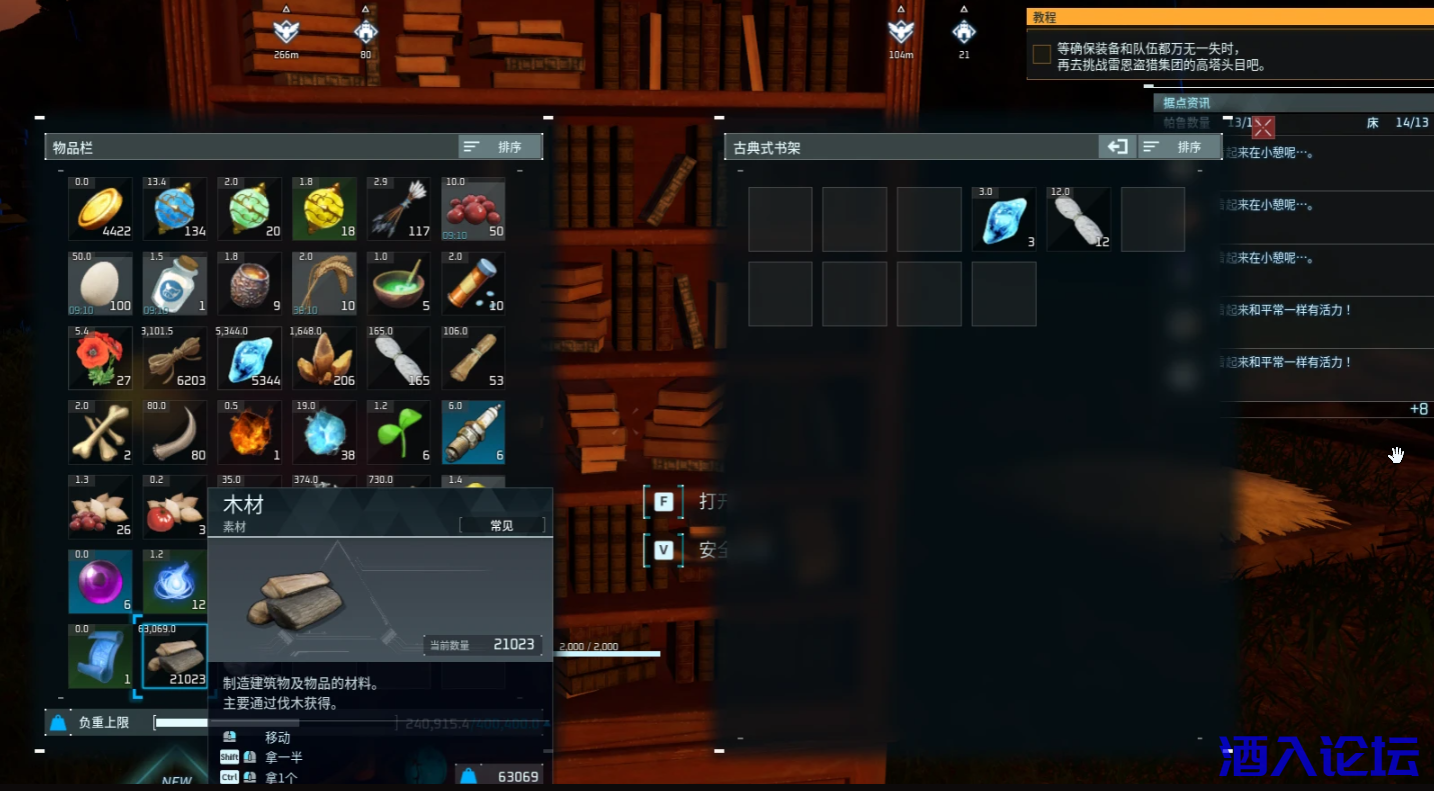The image size is (1434, 791).
Task: Sort the classical bookshelf contents
Action: click(1179, 147)
